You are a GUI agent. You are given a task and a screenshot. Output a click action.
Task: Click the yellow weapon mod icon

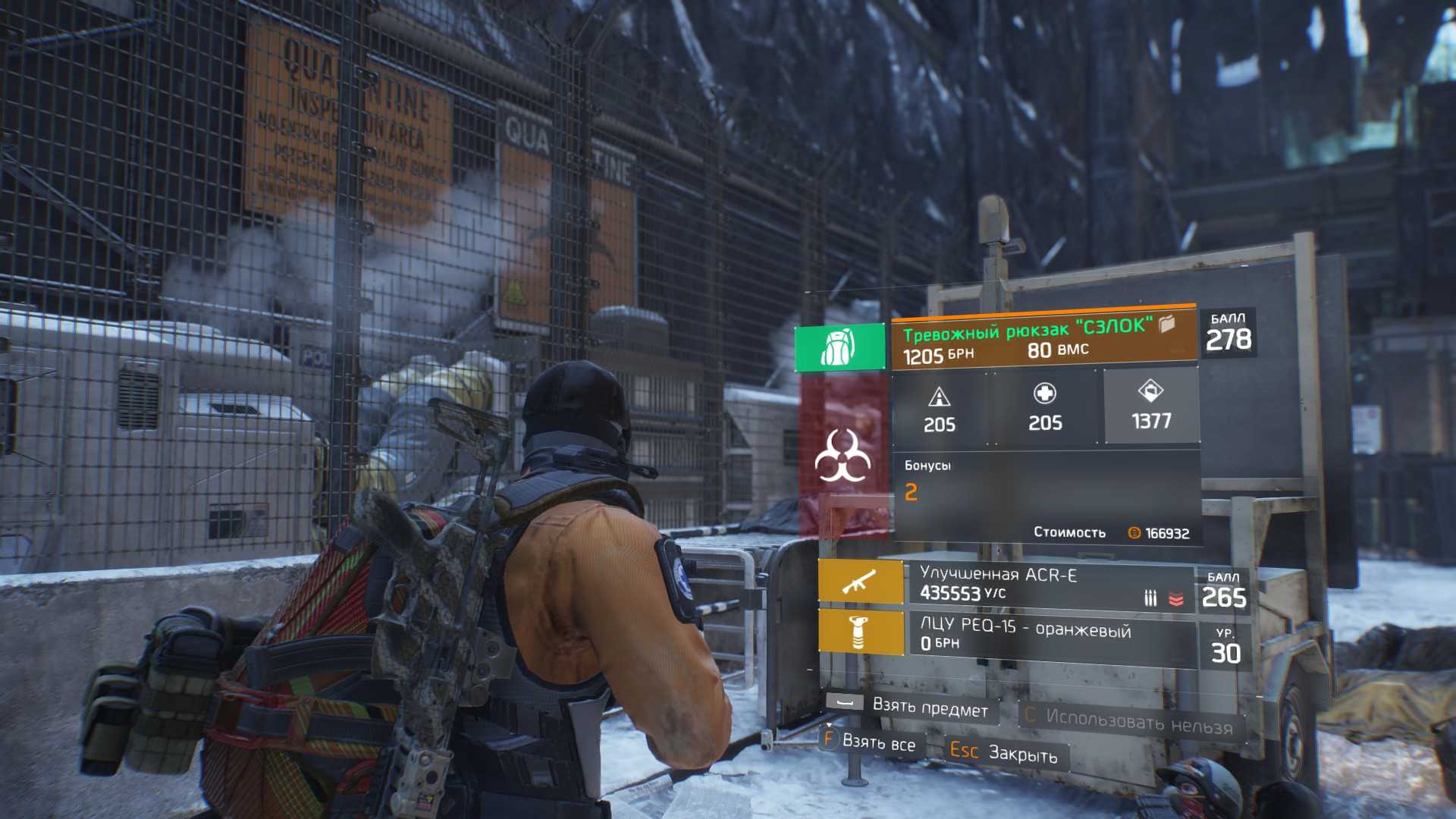(860, 632)
